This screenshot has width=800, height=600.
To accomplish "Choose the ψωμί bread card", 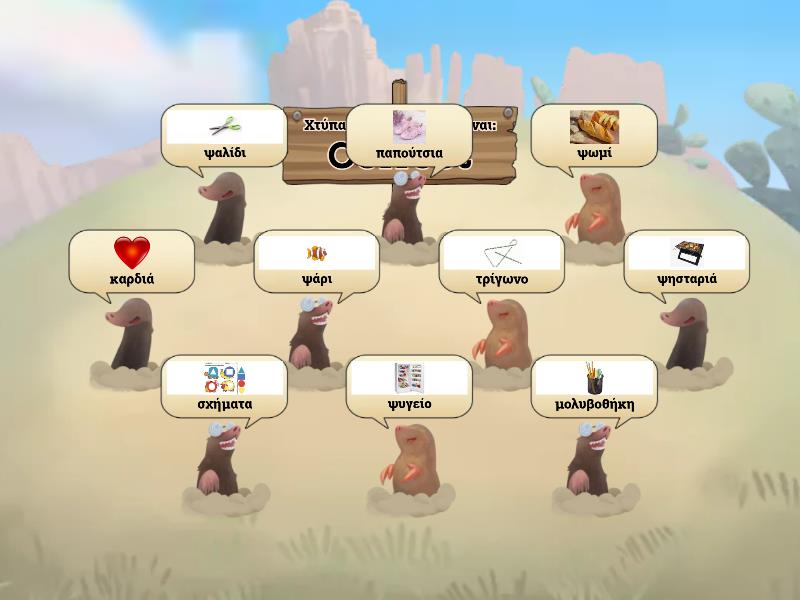I will click(594, 136).
